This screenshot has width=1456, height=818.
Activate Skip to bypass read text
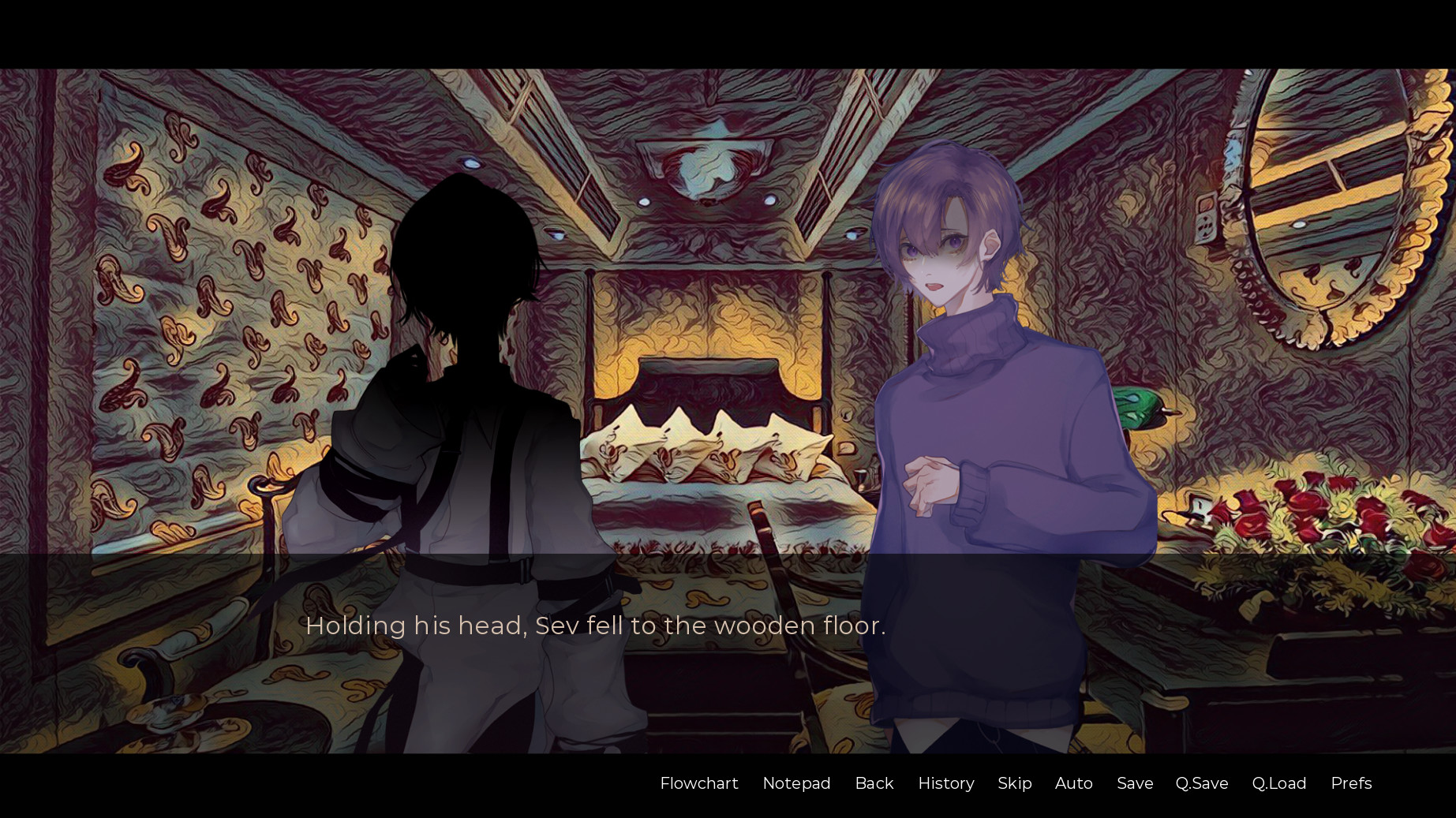pyautogui.click(x=1014, y=783)
